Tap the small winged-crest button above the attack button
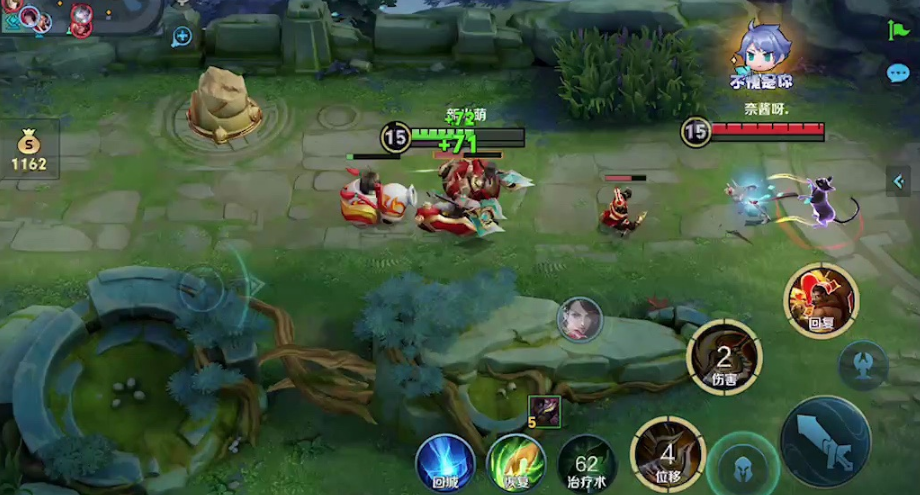Image resolution: width=920 pixels, height=495 pixels. click(x=863, y=365)
